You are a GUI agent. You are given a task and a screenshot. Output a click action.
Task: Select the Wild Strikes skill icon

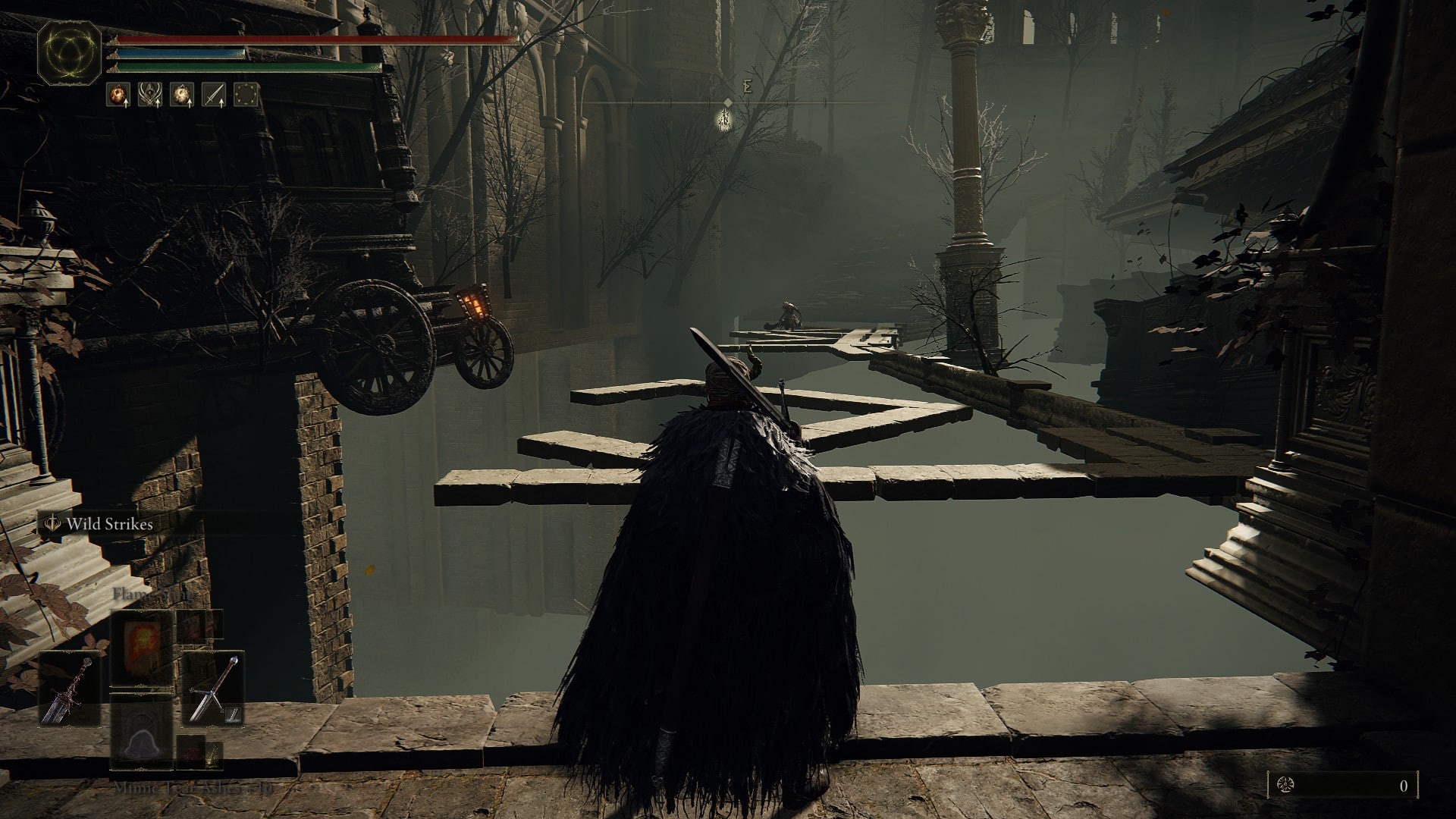point(54,524)
